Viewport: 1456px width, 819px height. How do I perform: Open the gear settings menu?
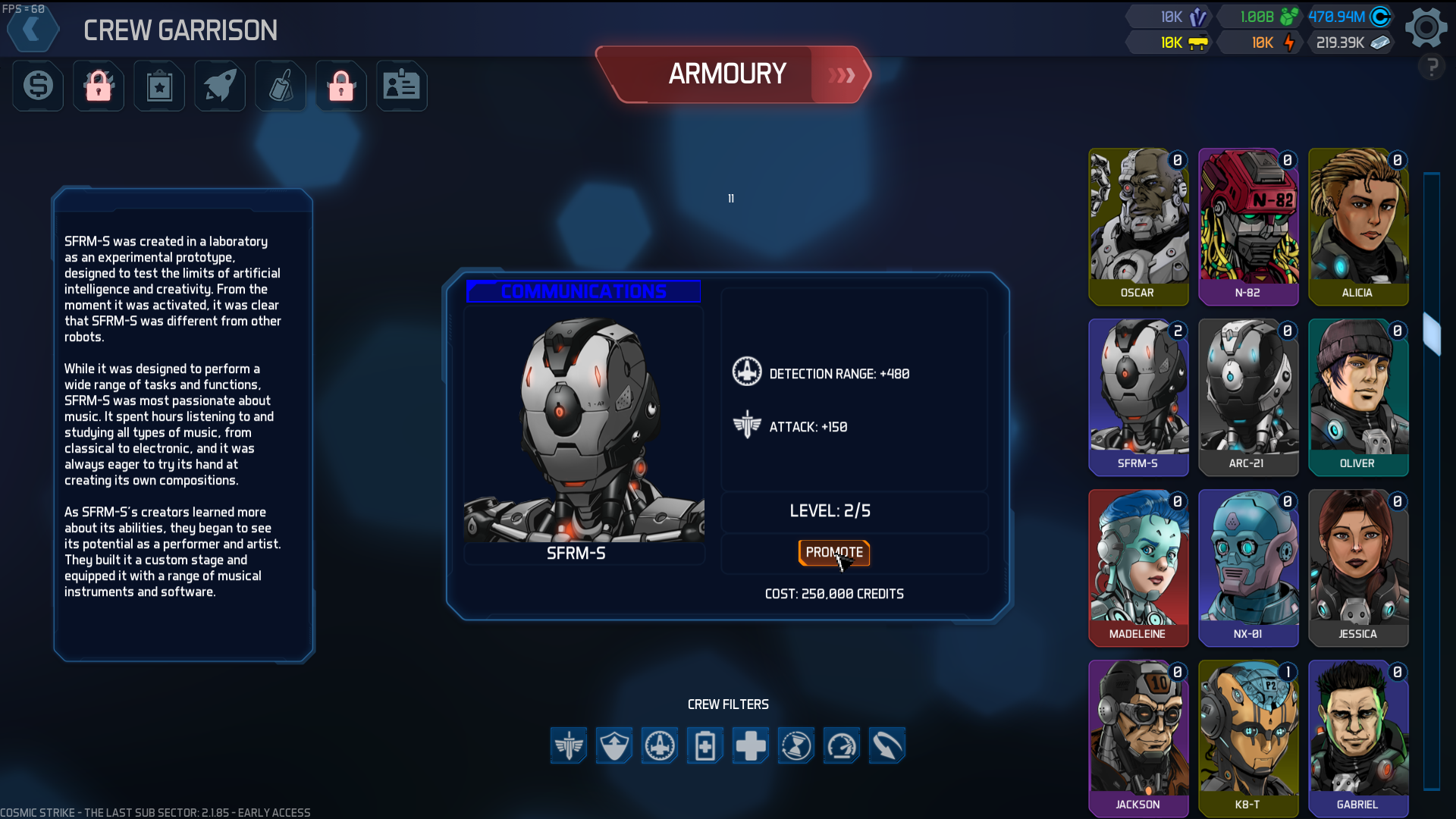coord(1426,28)
